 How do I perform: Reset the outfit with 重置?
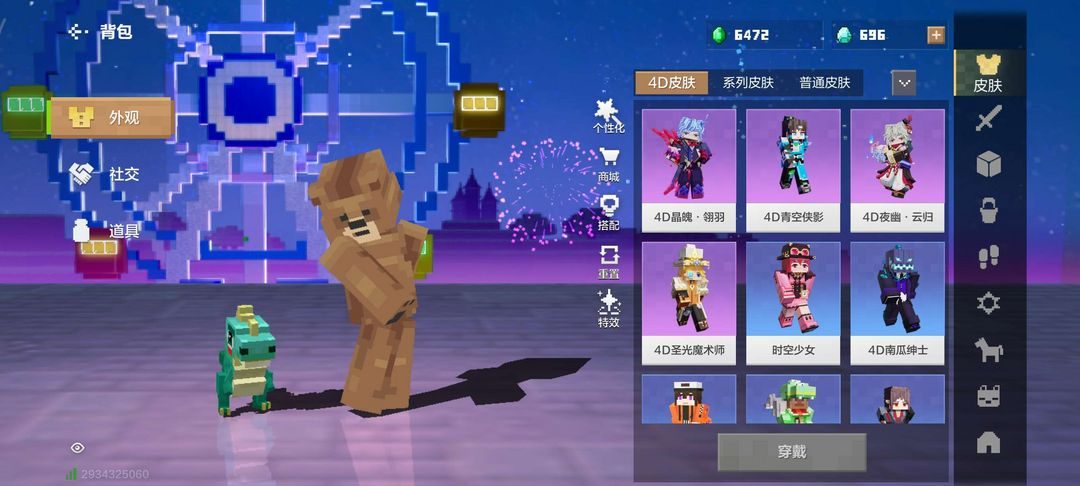[x=608, y=262]
